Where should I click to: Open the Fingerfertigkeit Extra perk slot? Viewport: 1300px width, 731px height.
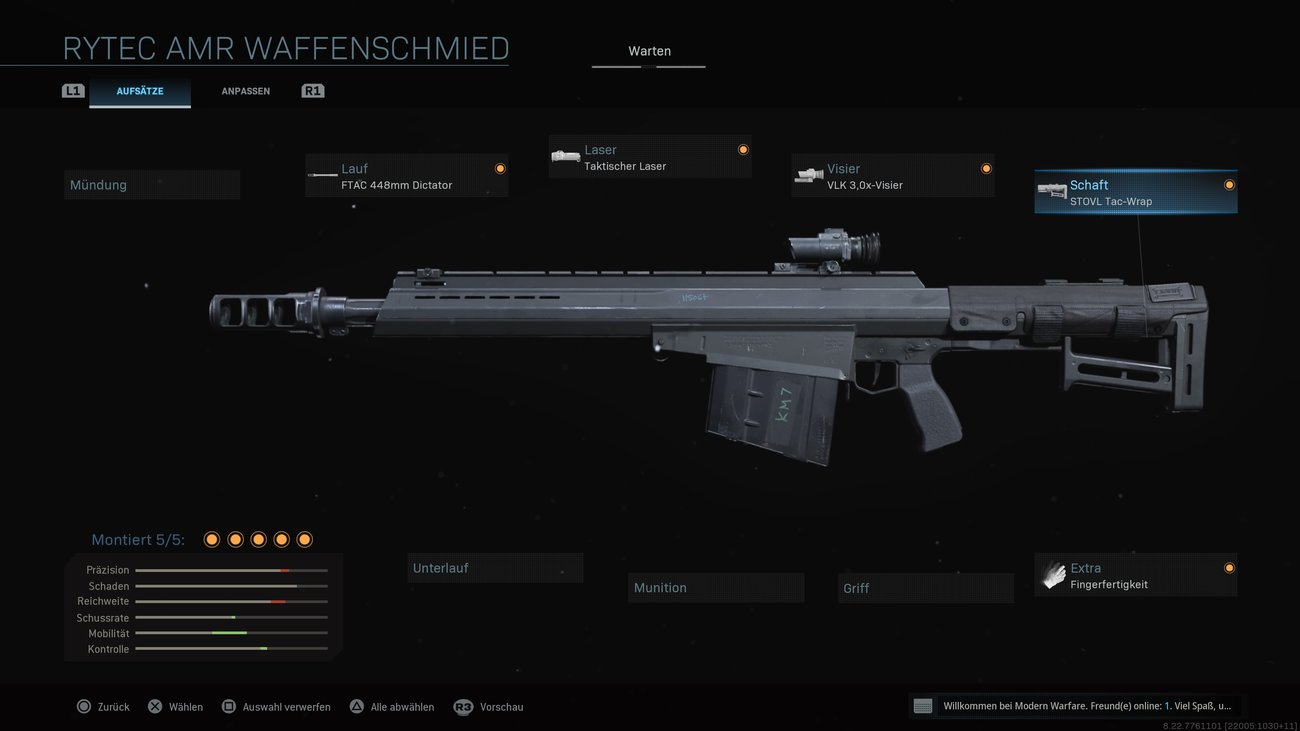click(1135, 575)
